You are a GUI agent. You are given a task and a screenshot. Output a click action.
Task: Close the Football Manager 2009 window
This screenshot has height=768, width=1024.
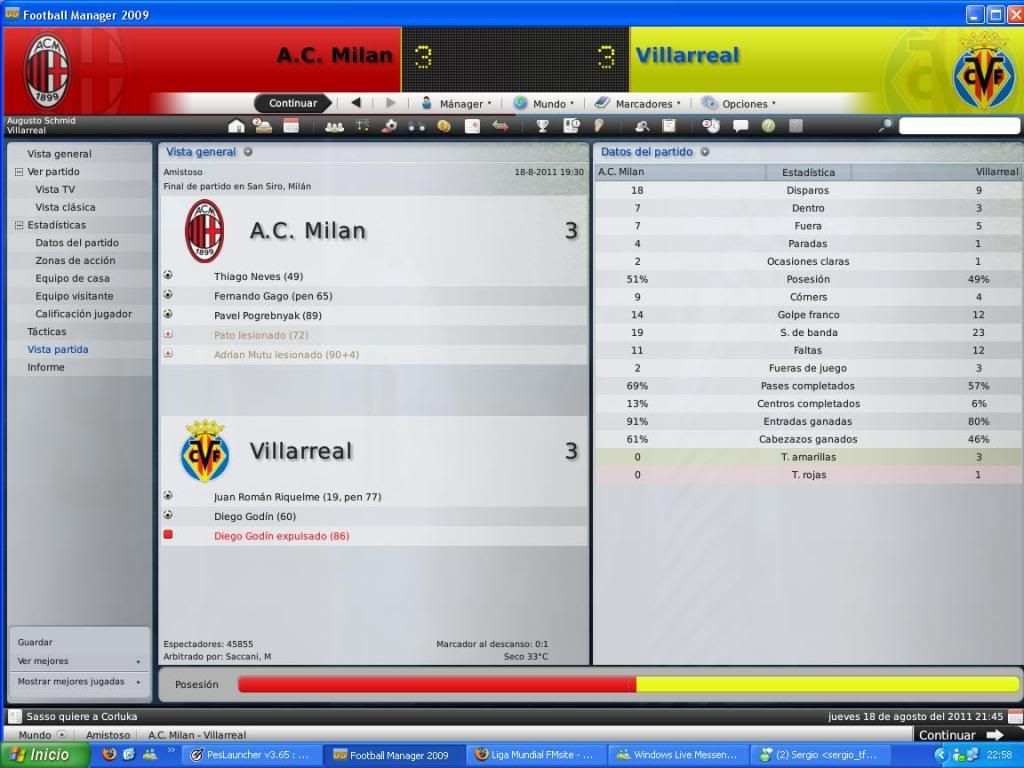1013,14
